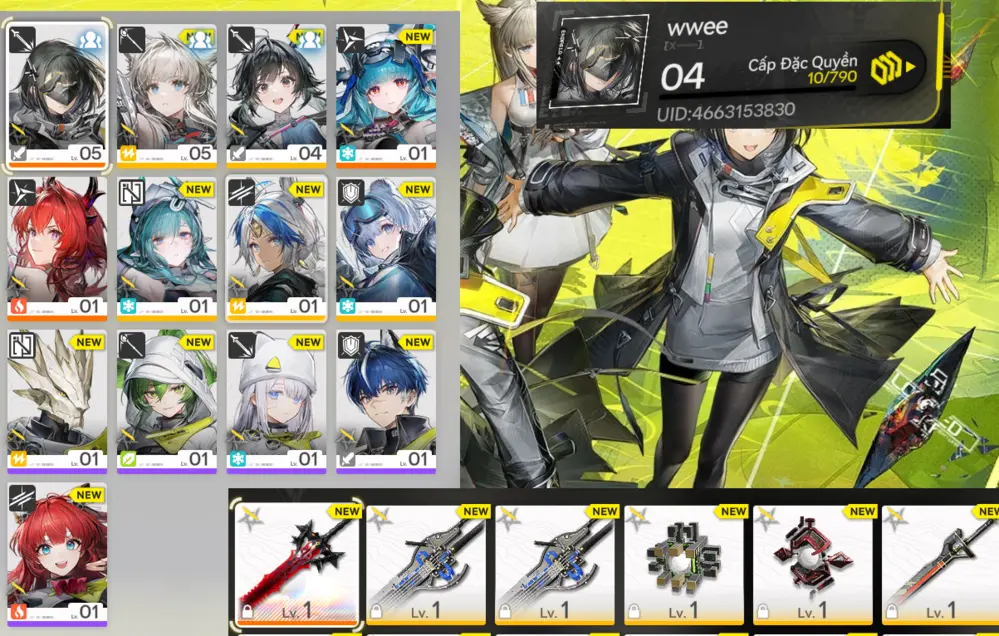999x636 pixels.
Task: Choose the green-haired hooded operator card
Action: [x=167, y=401]
